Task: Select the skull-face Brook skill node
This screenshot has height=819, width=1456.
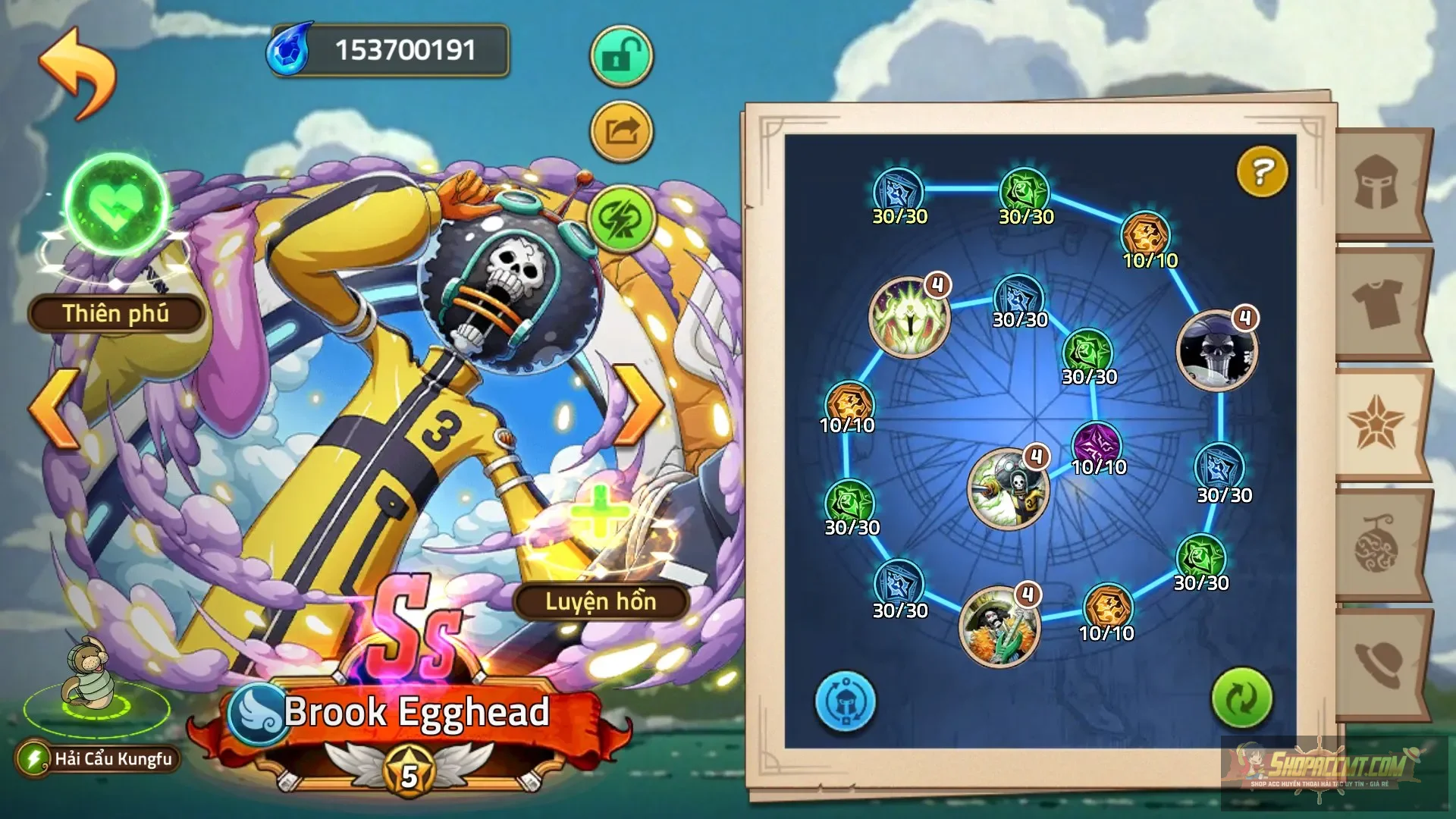Action: click(x=1216, y=350)
